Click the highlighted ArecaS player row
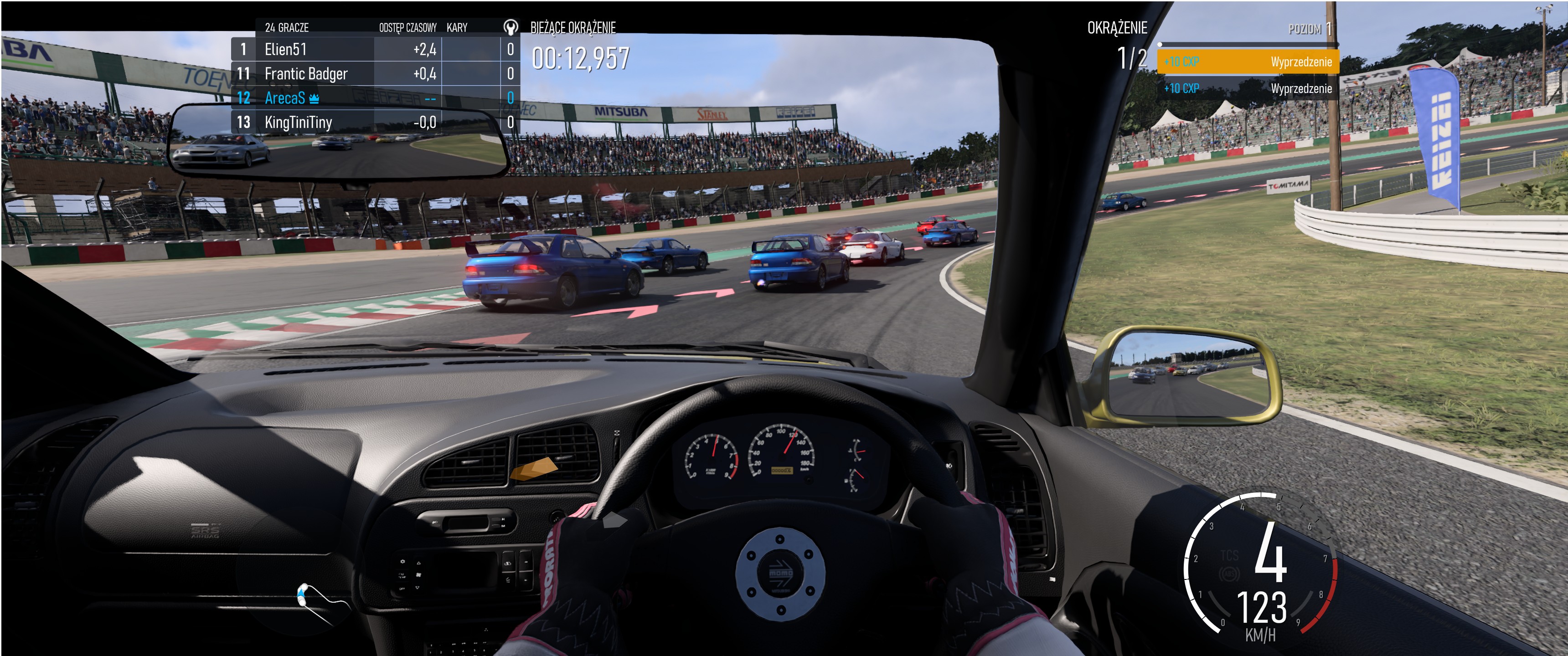 click(374, 98)
